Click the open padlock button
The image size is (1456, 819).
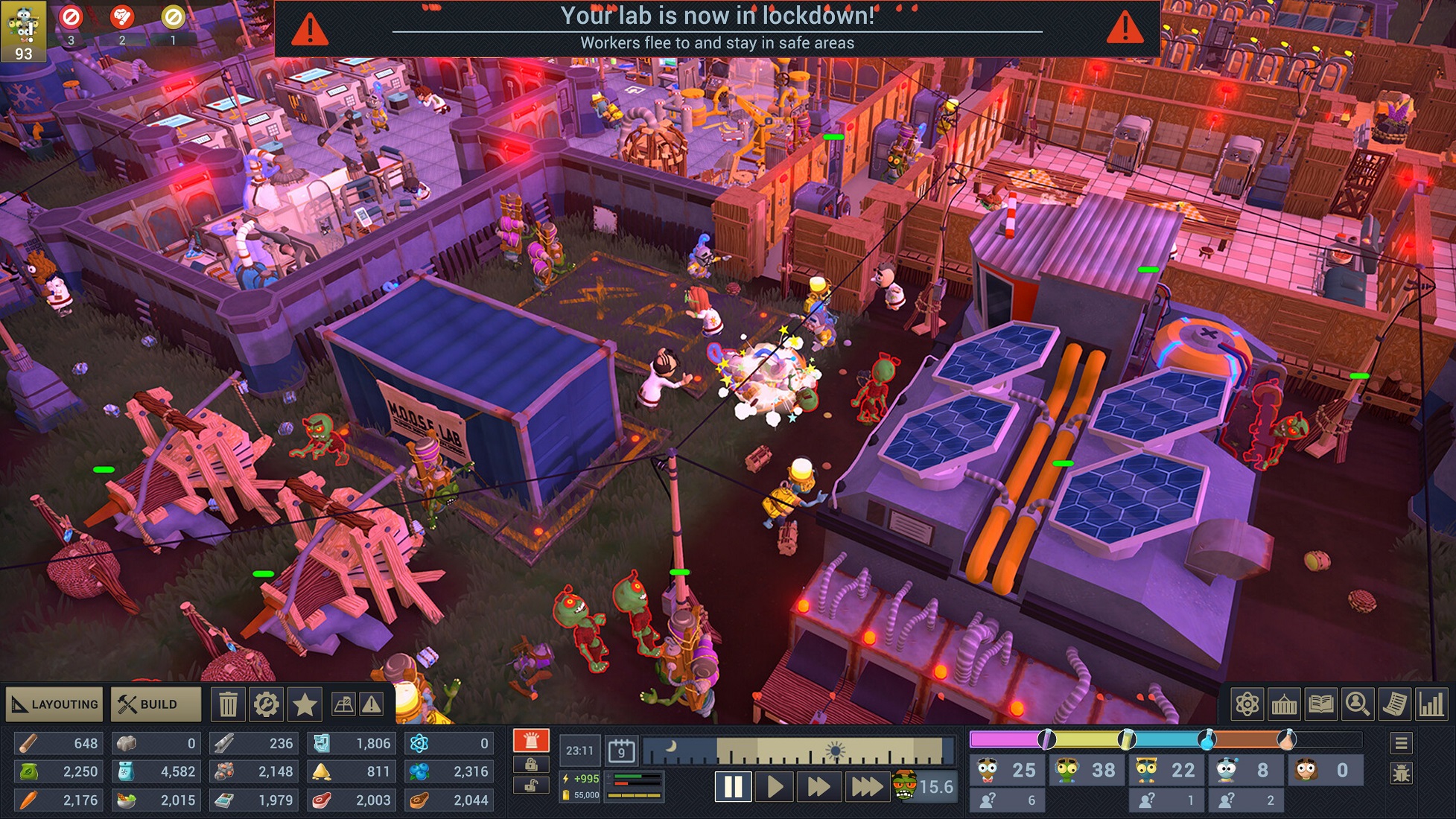click(x=531, y=786)
